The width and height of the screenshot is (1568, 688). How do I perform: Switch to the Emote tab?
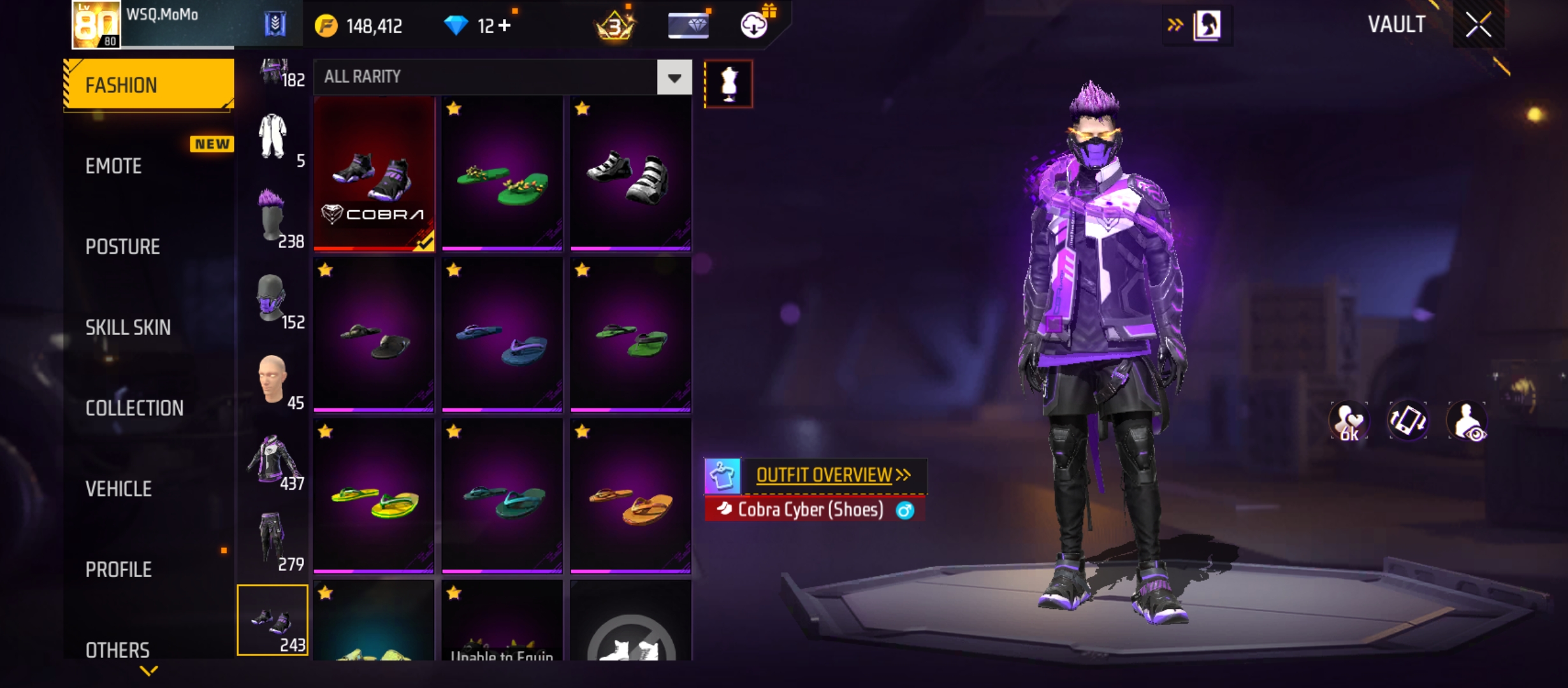114,166
